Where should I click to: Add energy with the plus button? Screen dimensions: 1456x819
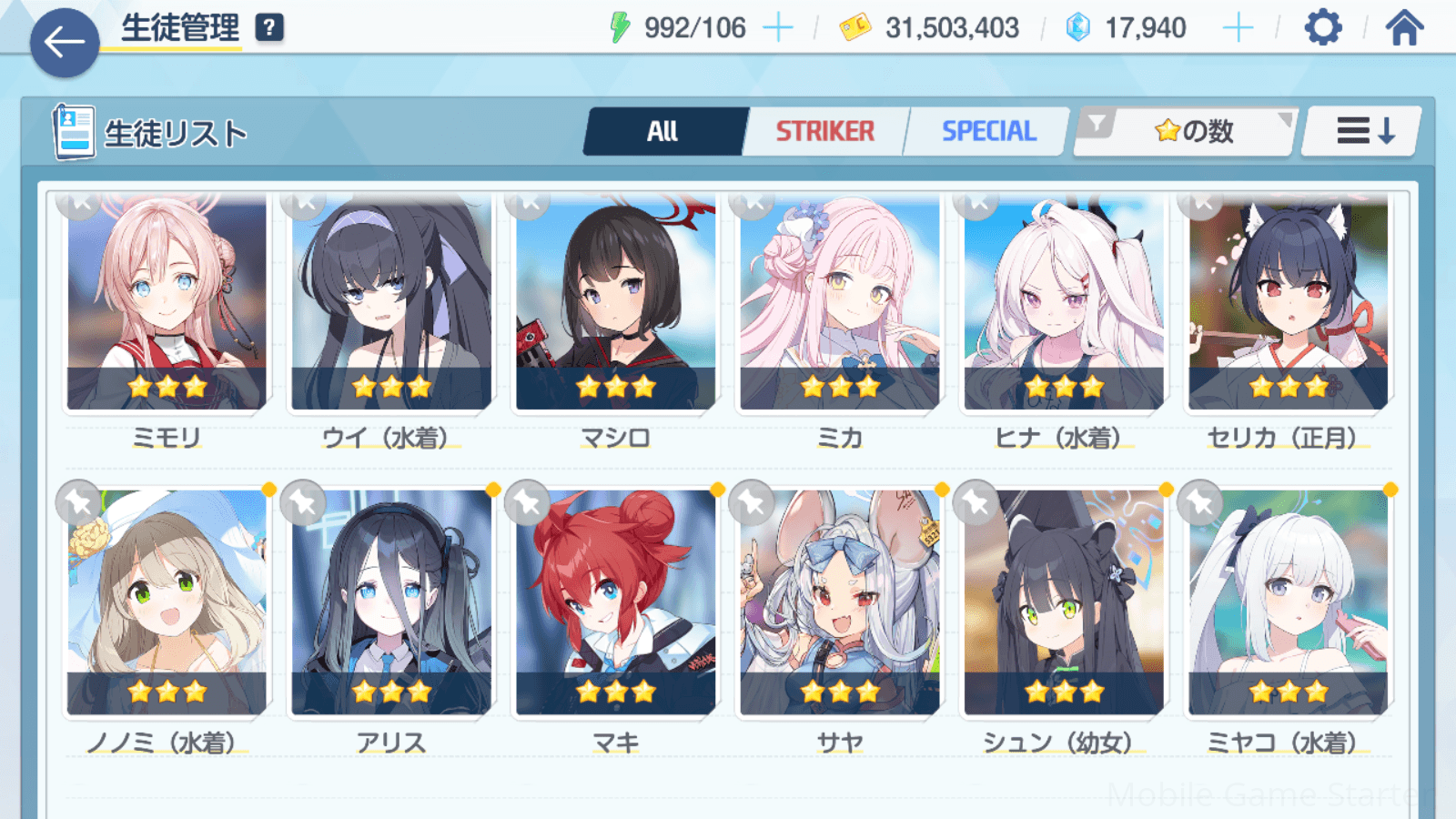(x=778, y=29)
